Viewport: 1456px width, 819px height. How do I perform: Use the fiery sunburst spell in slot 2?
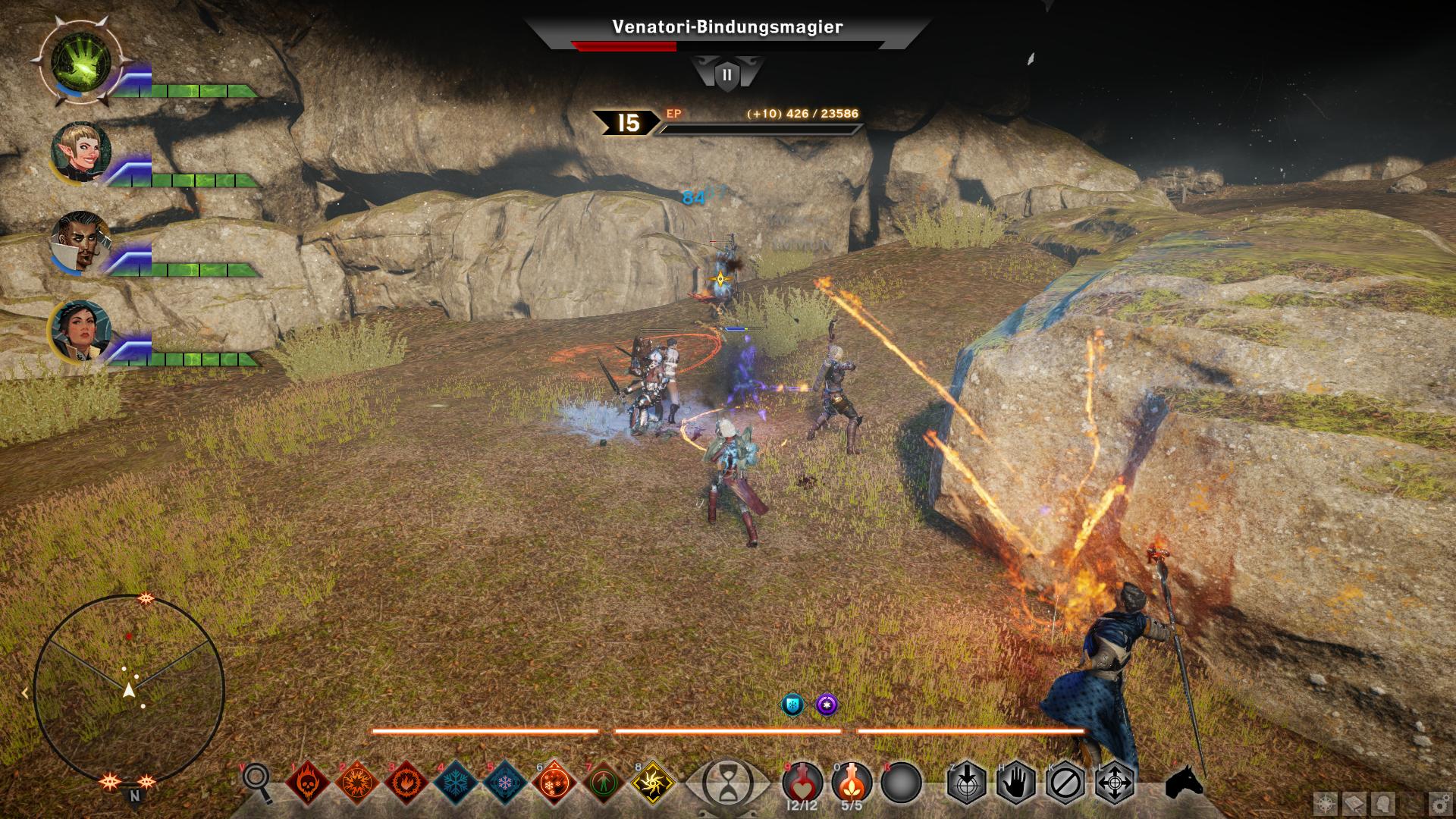click(x=357, y=782)
